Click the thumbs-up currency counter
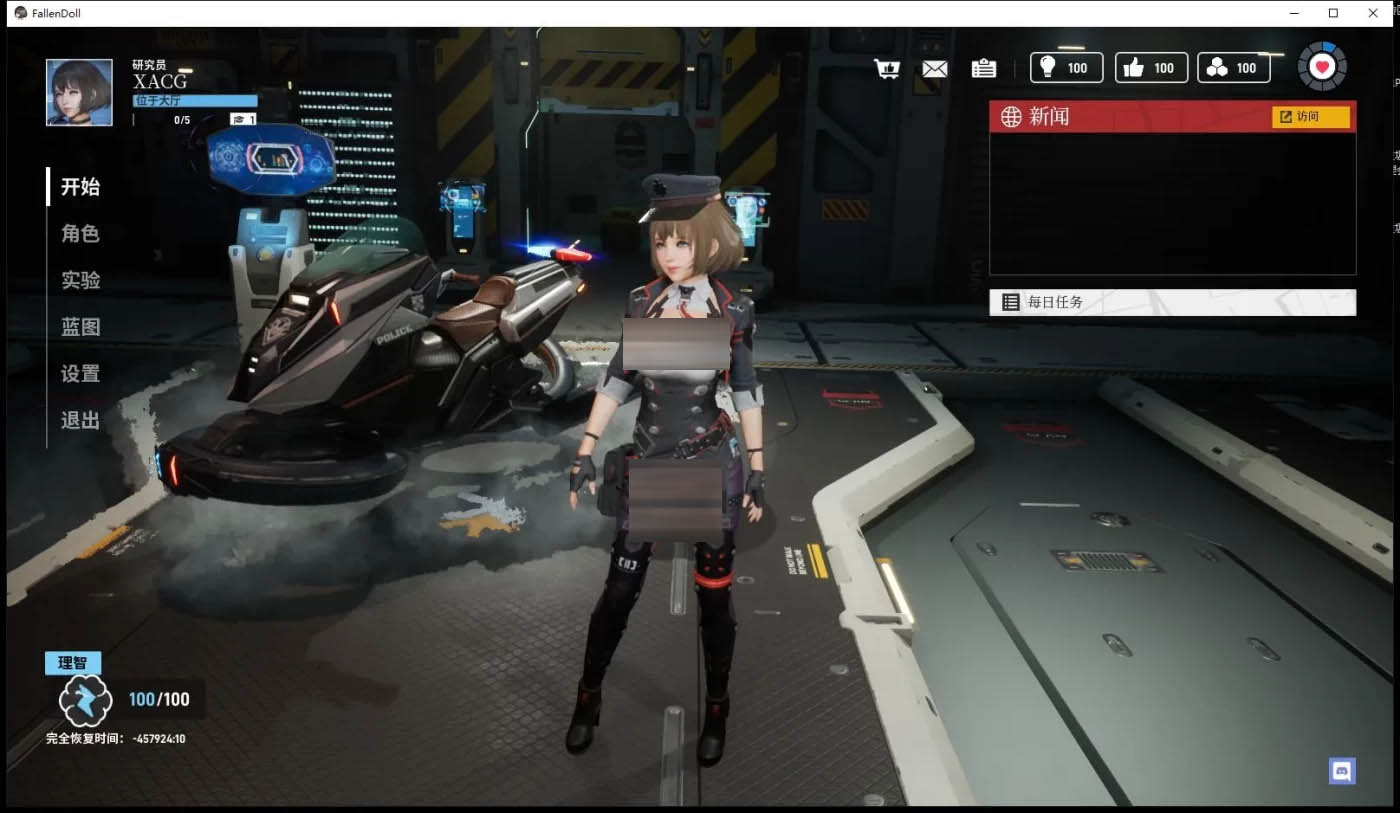 [1151, 68]
